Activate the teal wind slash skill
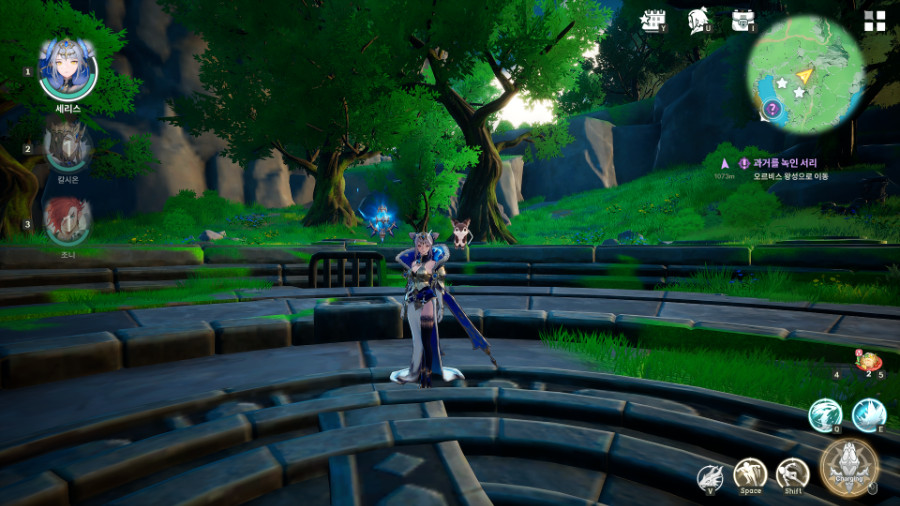900x506 pixels. tap(825, 414)
